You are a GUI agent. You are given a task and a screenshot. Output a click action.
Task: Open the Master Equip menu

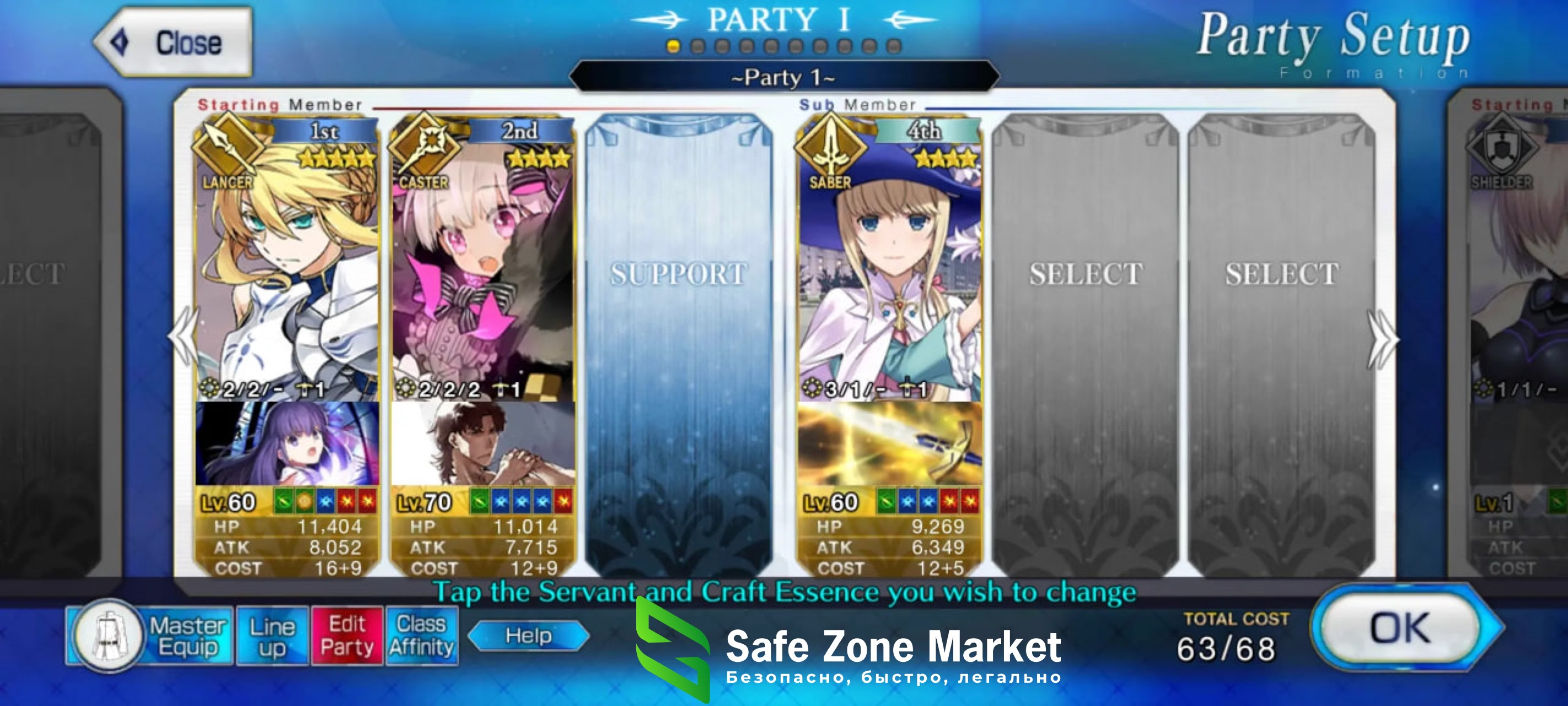tap(150, 637)
